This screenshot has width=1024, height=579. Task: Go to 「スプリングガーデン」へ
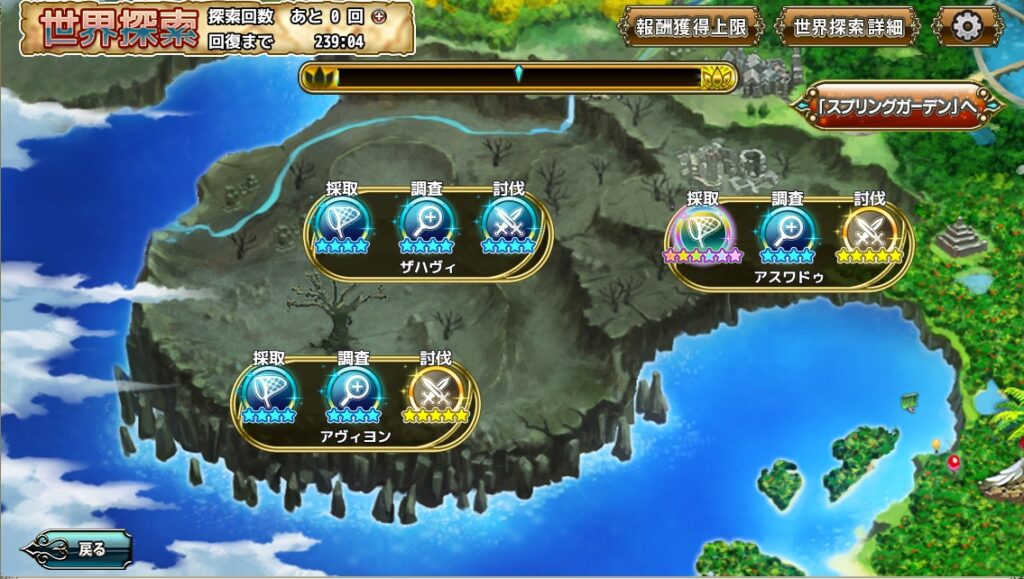(896, 107)
